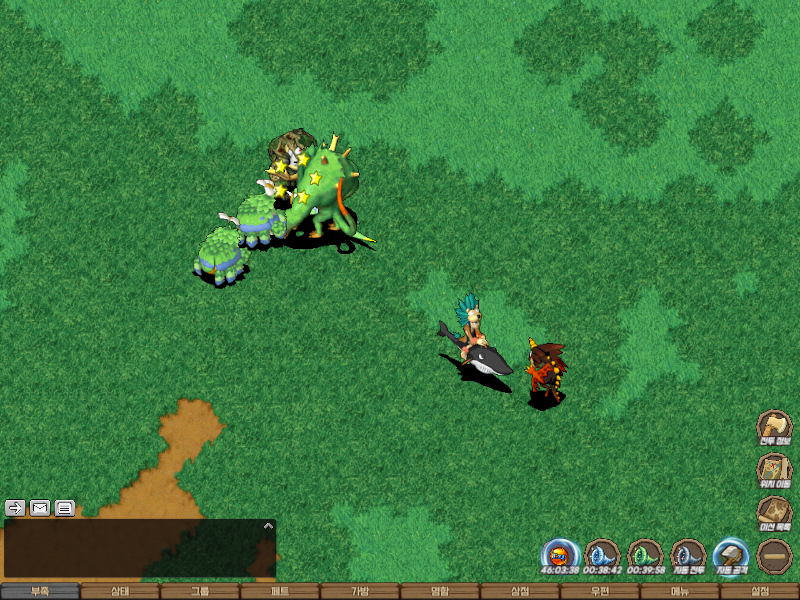Viewport: 800px width, 600px height.
Task: Open the 우편 (mail) menu
Action: tap(600, 591)
